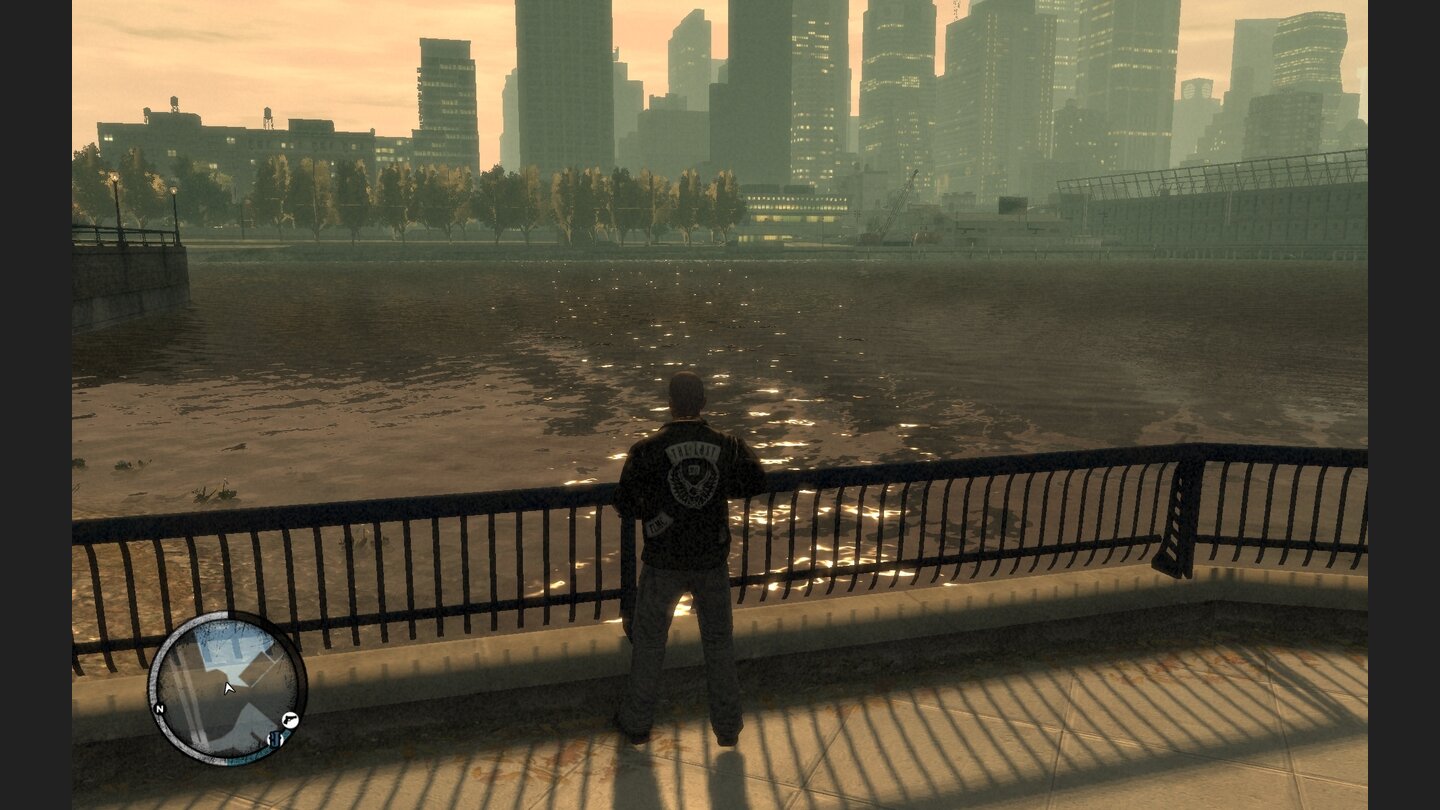Click the blue safehouse blip on the minimap
Screen dimensions: 1440x810
tap(276, 738)
